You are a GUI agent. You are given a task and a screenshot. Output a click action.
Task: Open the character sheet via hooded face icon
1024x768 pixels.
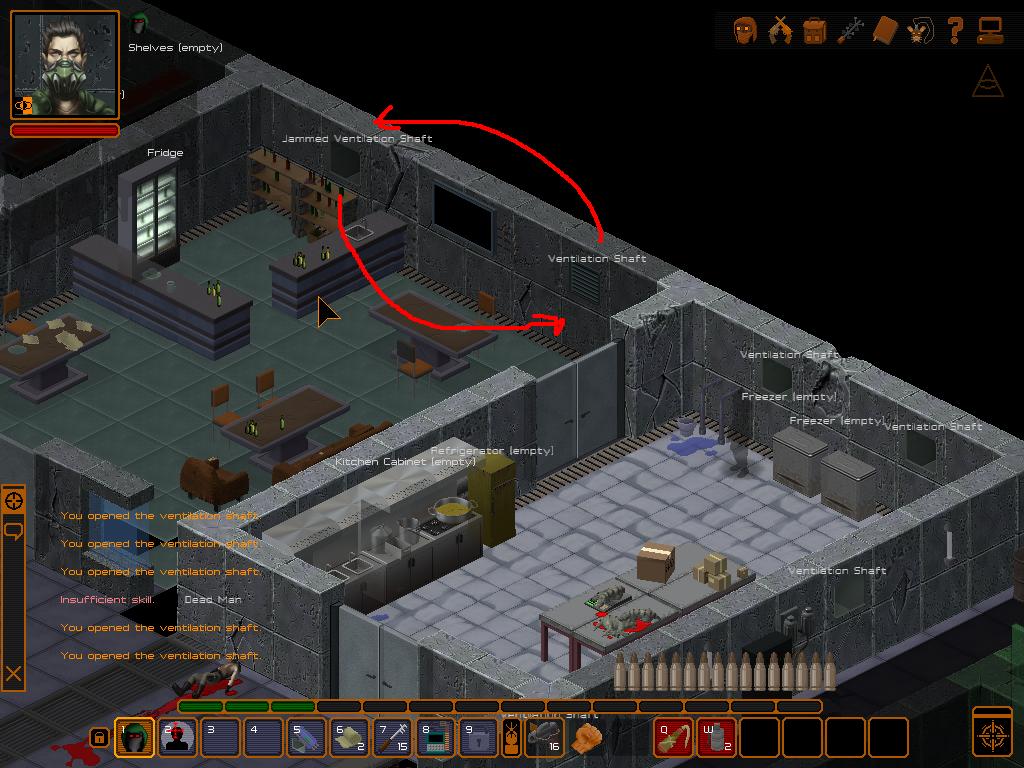coord(744,30)
